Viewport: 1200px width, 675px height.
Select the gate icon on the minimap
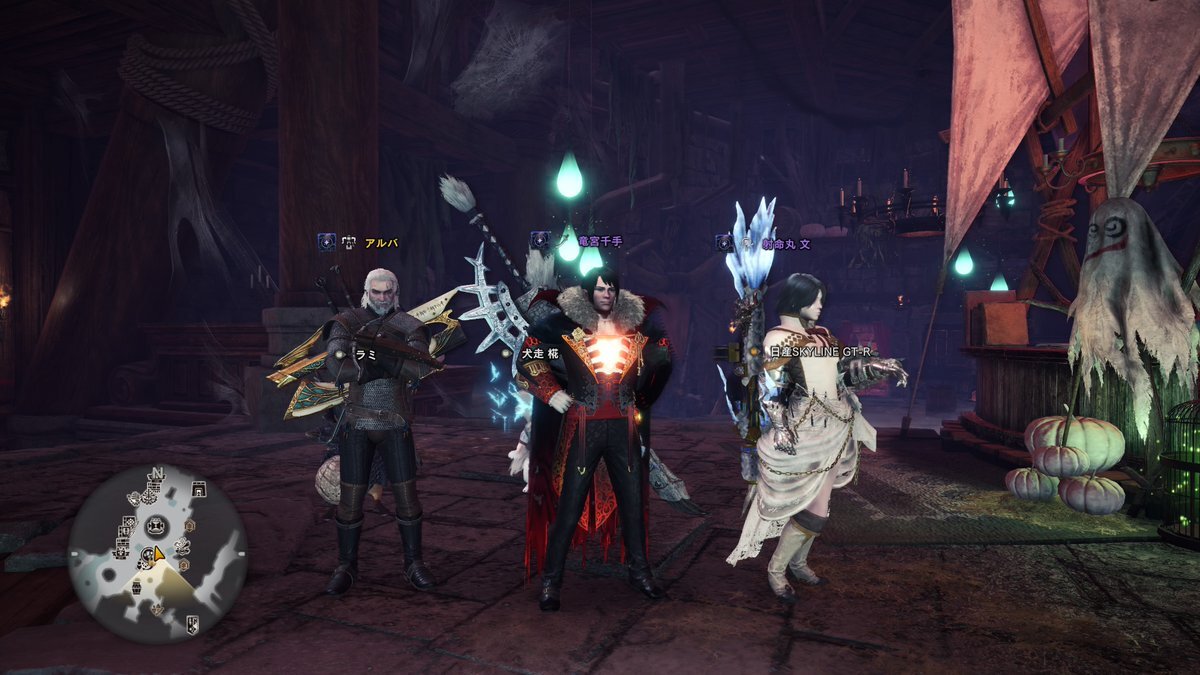tap(199, 490)
